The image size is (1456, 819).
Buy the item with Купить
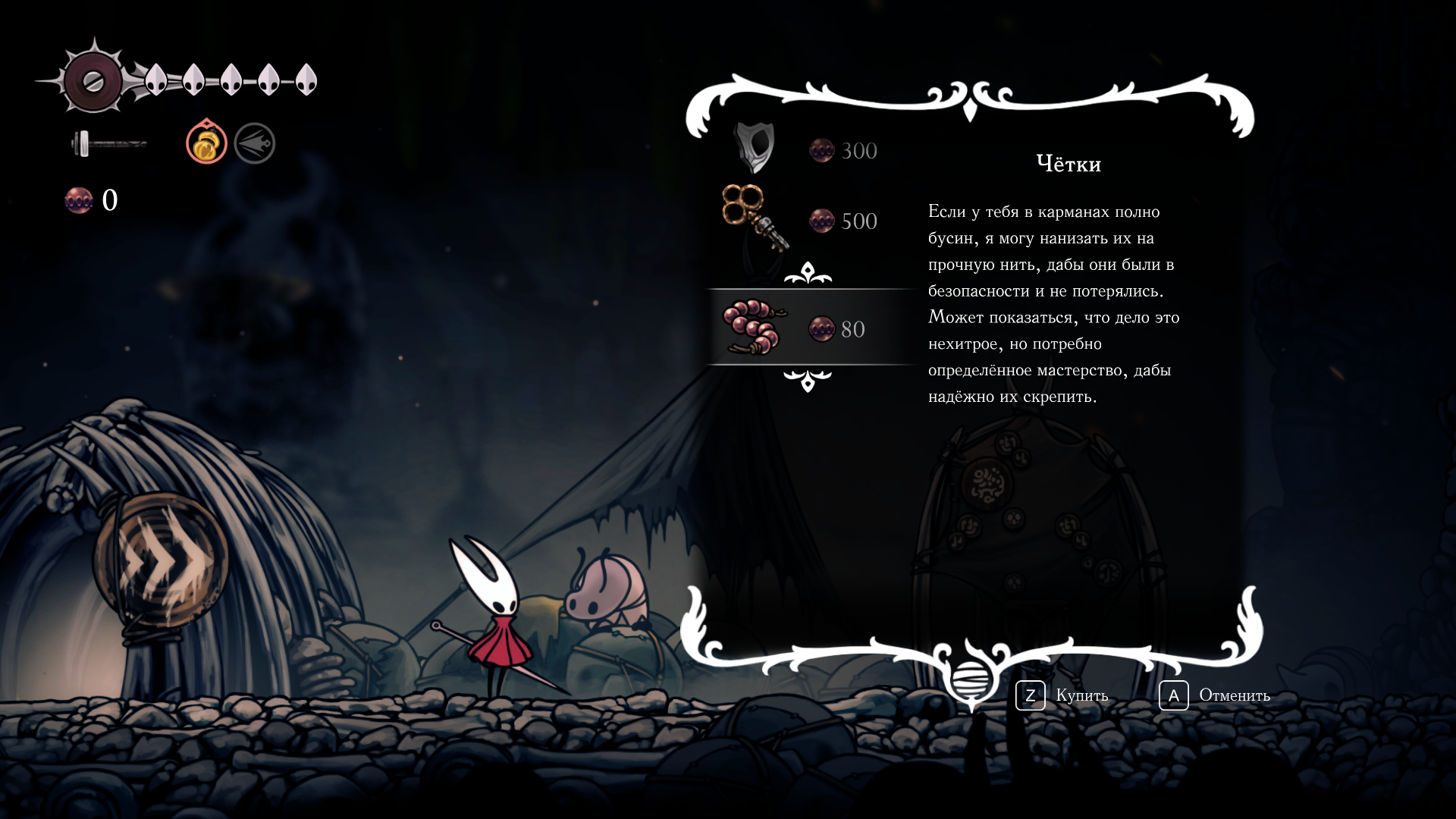pyautogui.click(x=1062, y=695)
